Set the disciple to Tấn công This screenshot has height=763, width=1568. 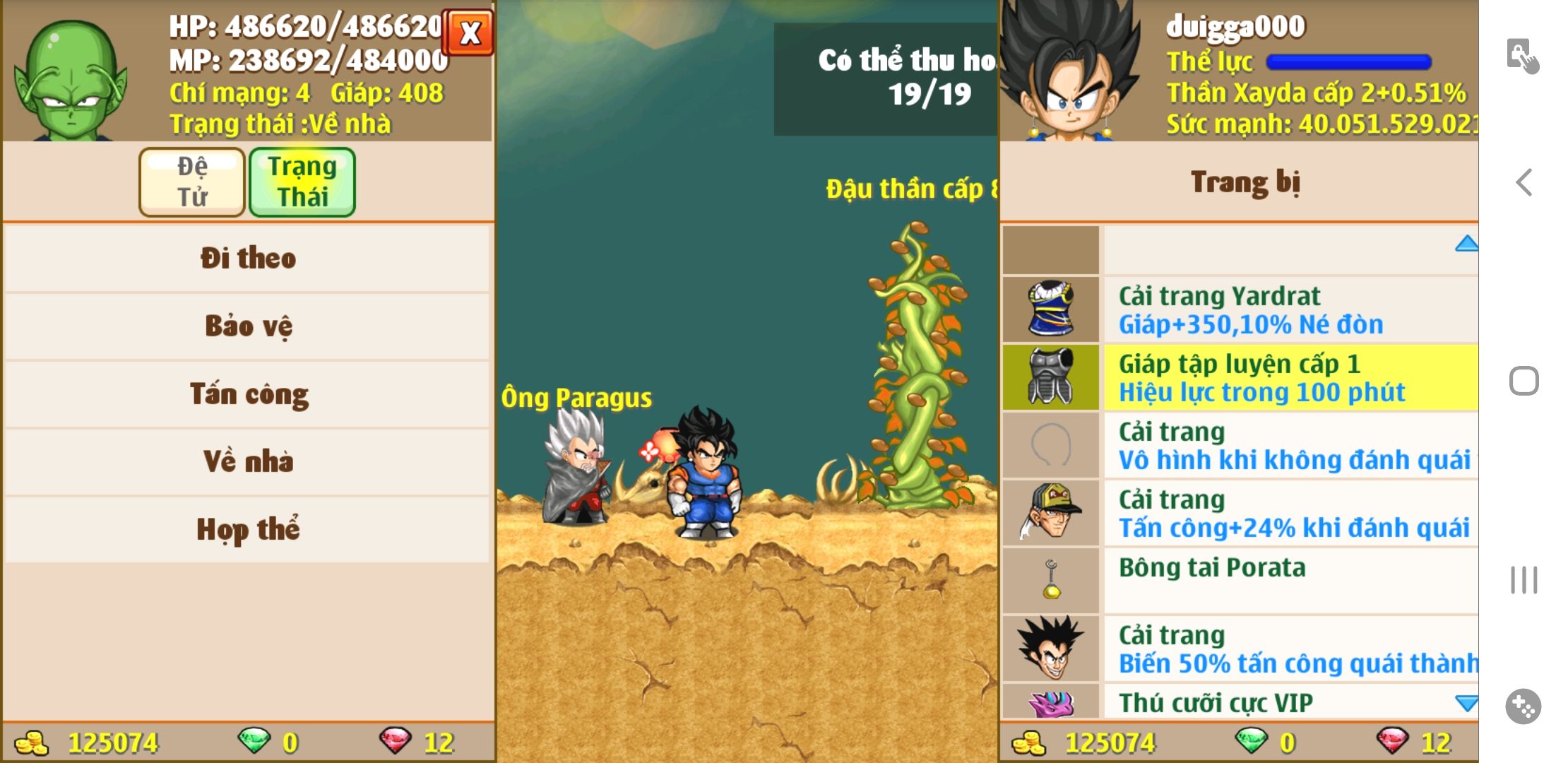tap(247, 394)
